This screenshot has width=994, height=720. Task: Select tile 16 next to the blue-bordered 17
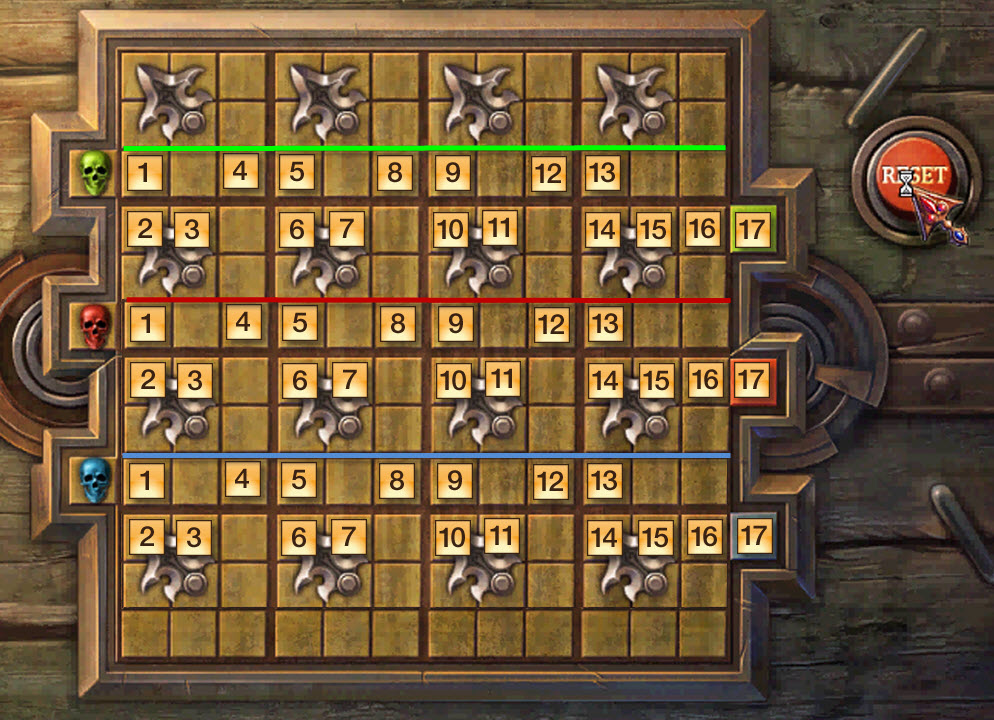tap(704, 536)
